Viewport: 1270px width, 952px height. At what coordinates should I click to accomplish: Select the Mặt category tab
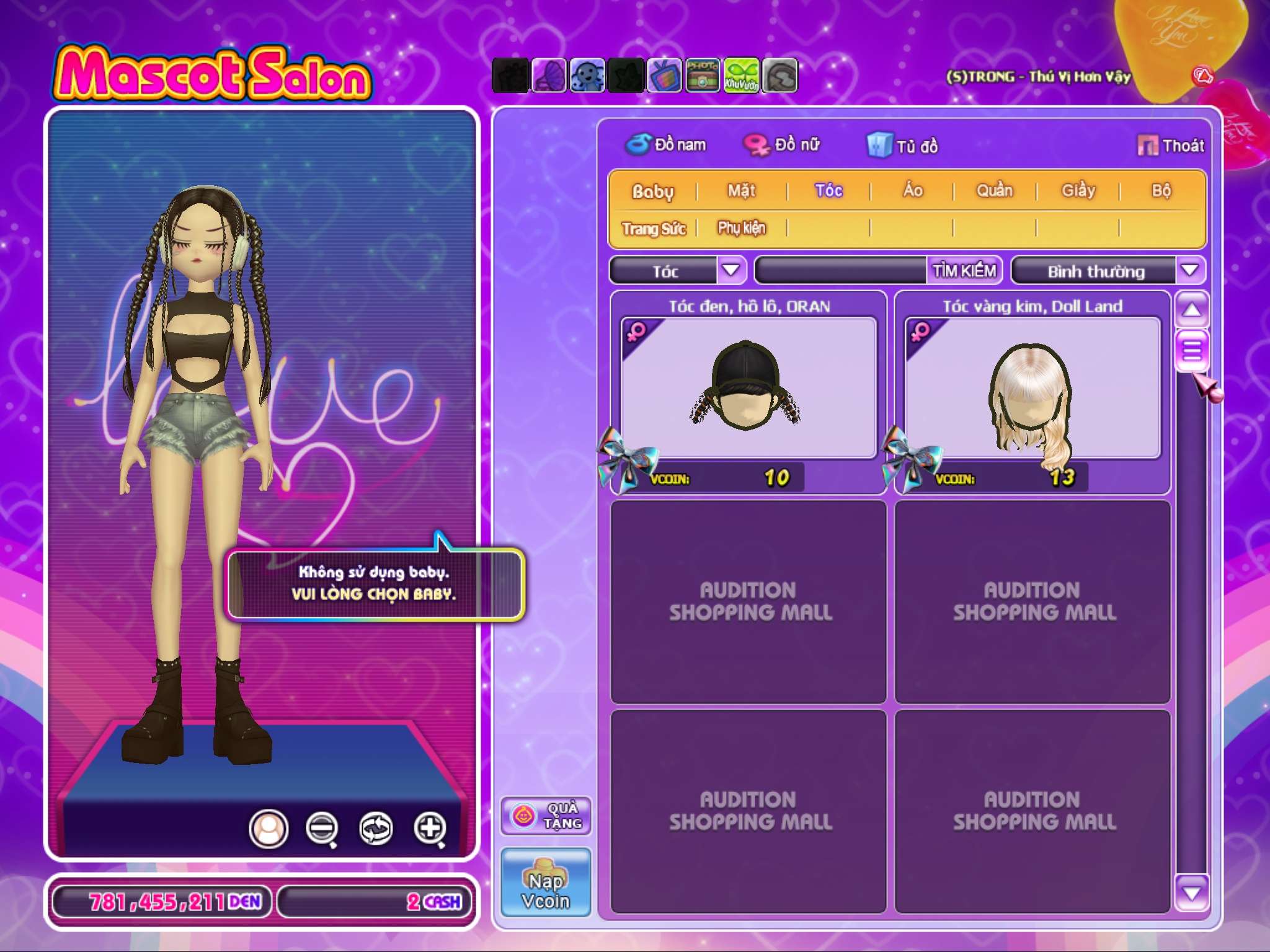(x=742, y=191)
